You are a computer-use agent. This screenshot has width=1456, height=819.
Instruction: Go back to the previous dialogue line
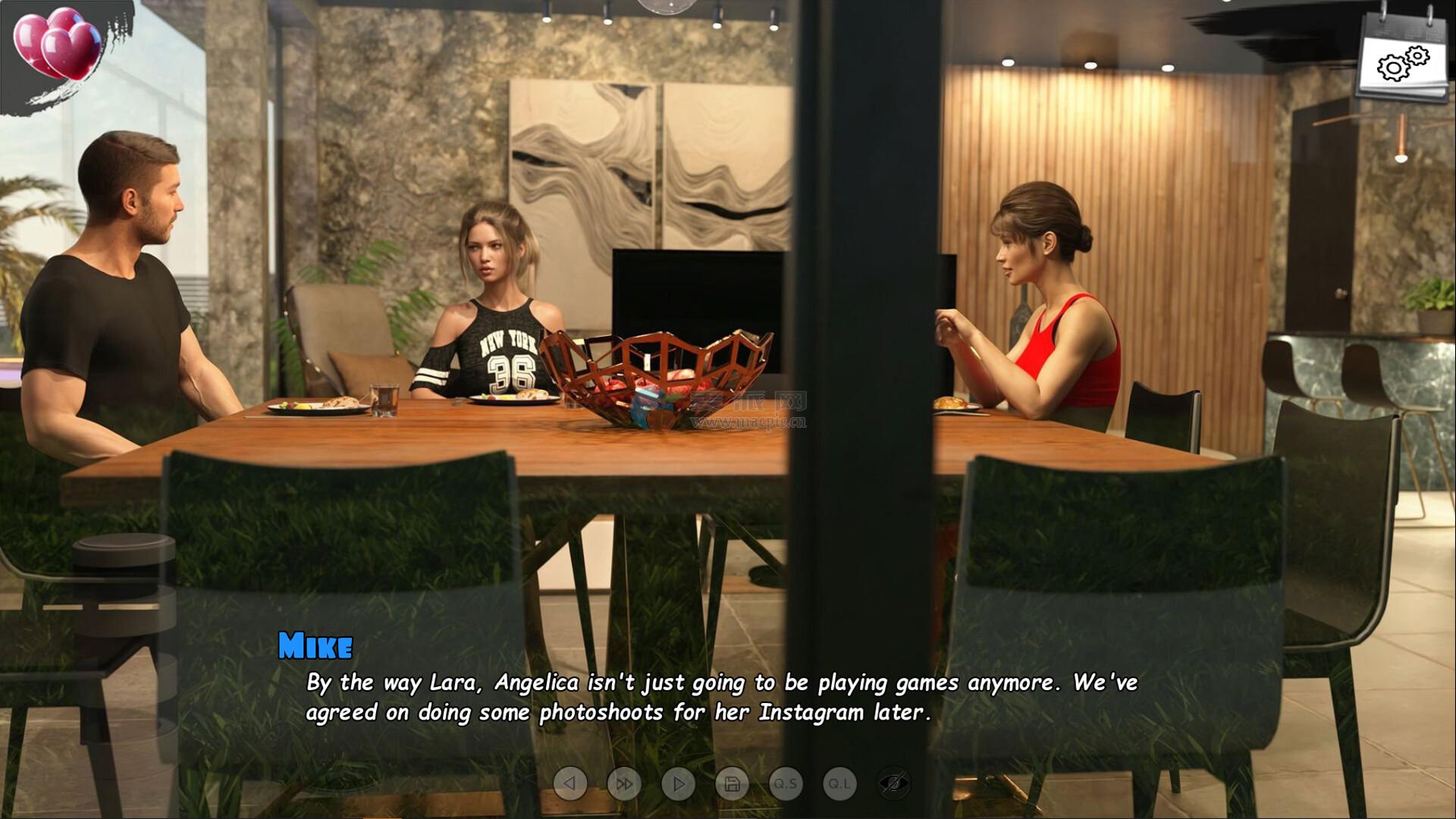click(x=570, y=783)
